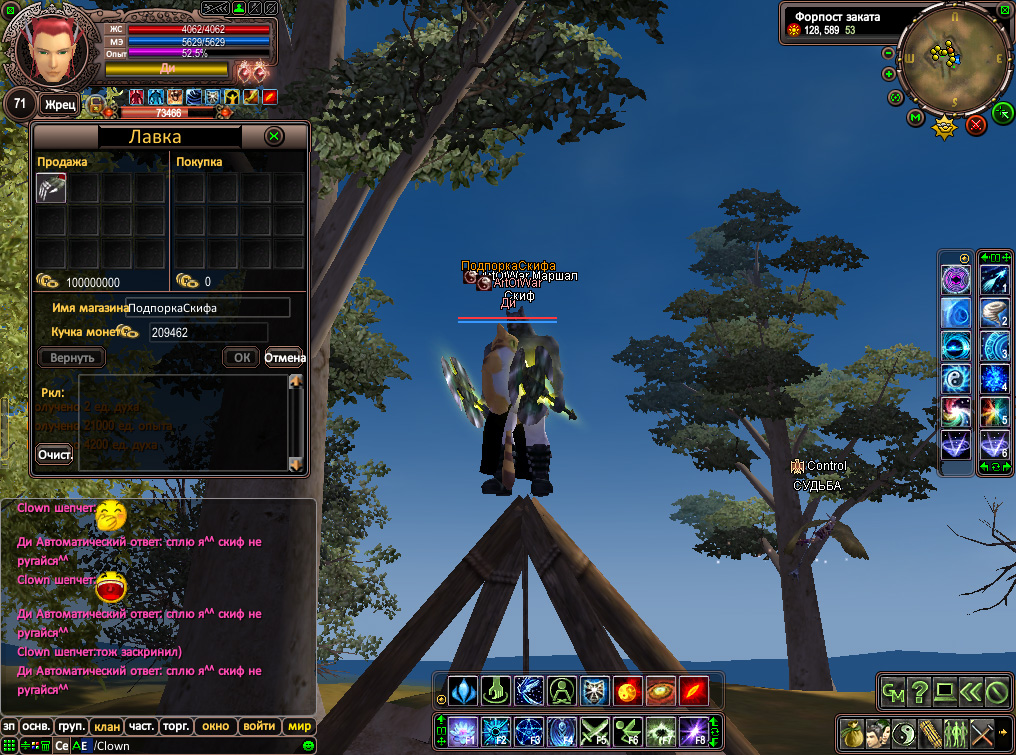Zoom out the minimap with minus button
The width and height of the screenshot is (1016, 755).
(x=888, y=53)
